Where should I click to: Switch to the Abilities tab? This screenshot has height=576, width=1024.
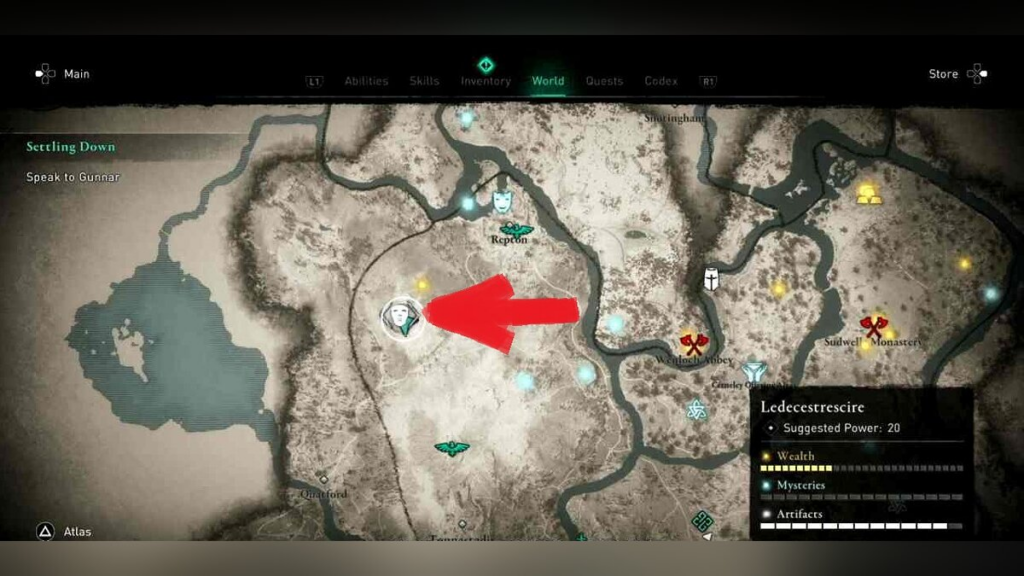coord(366,81)
